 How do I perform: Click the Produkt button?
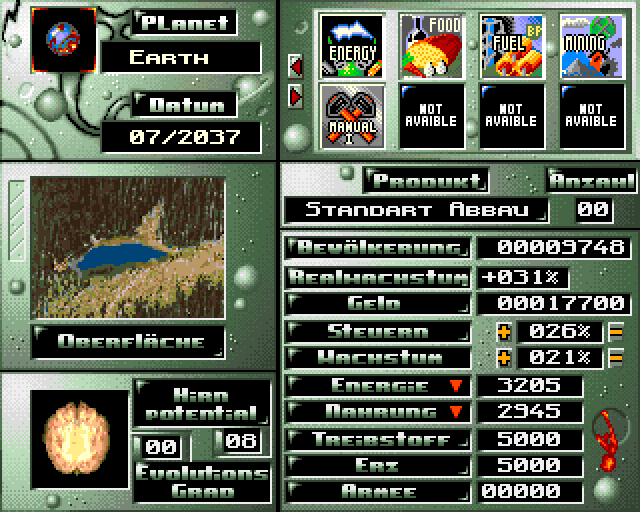pos(424,181)
